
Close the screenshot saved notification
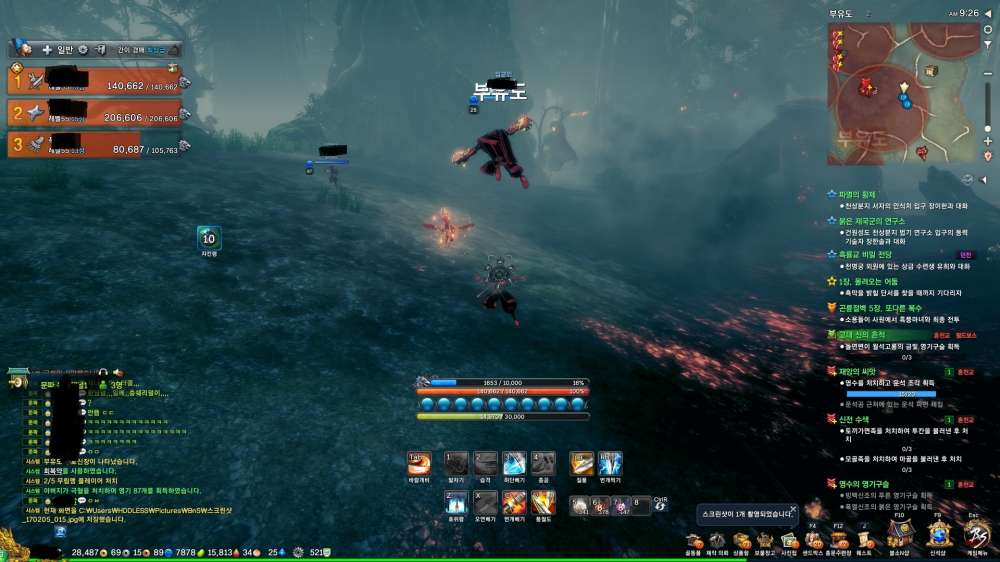point(793,510)
